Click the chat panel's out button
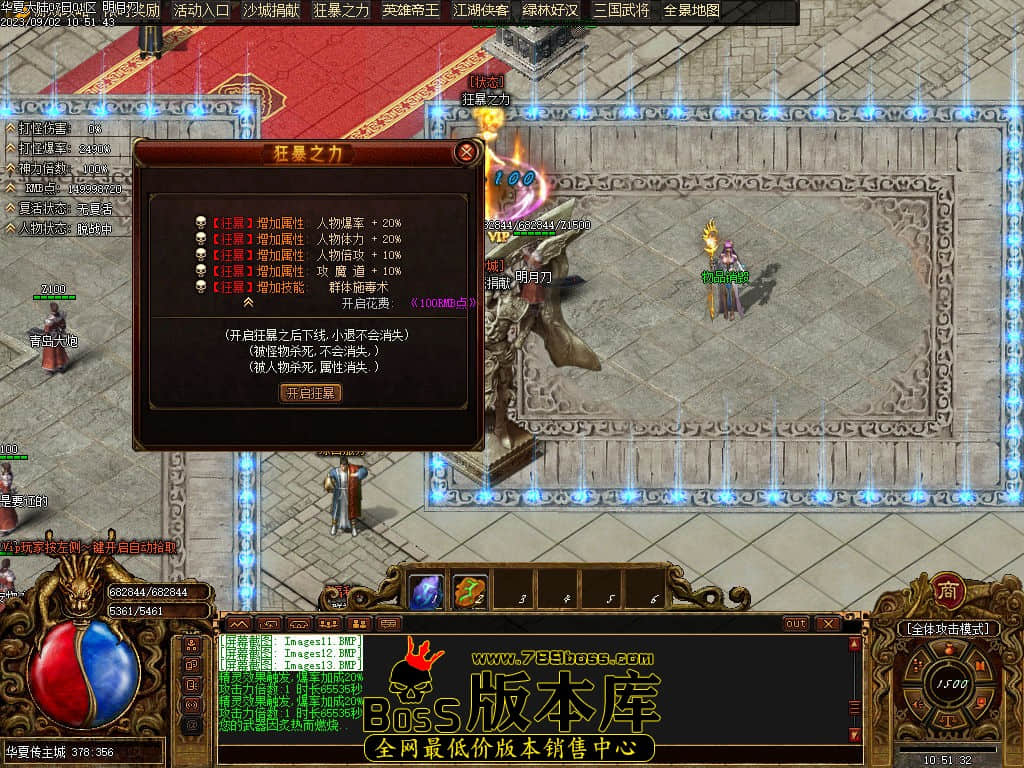This screenshot has height=768, width=1024. [796, 623]
